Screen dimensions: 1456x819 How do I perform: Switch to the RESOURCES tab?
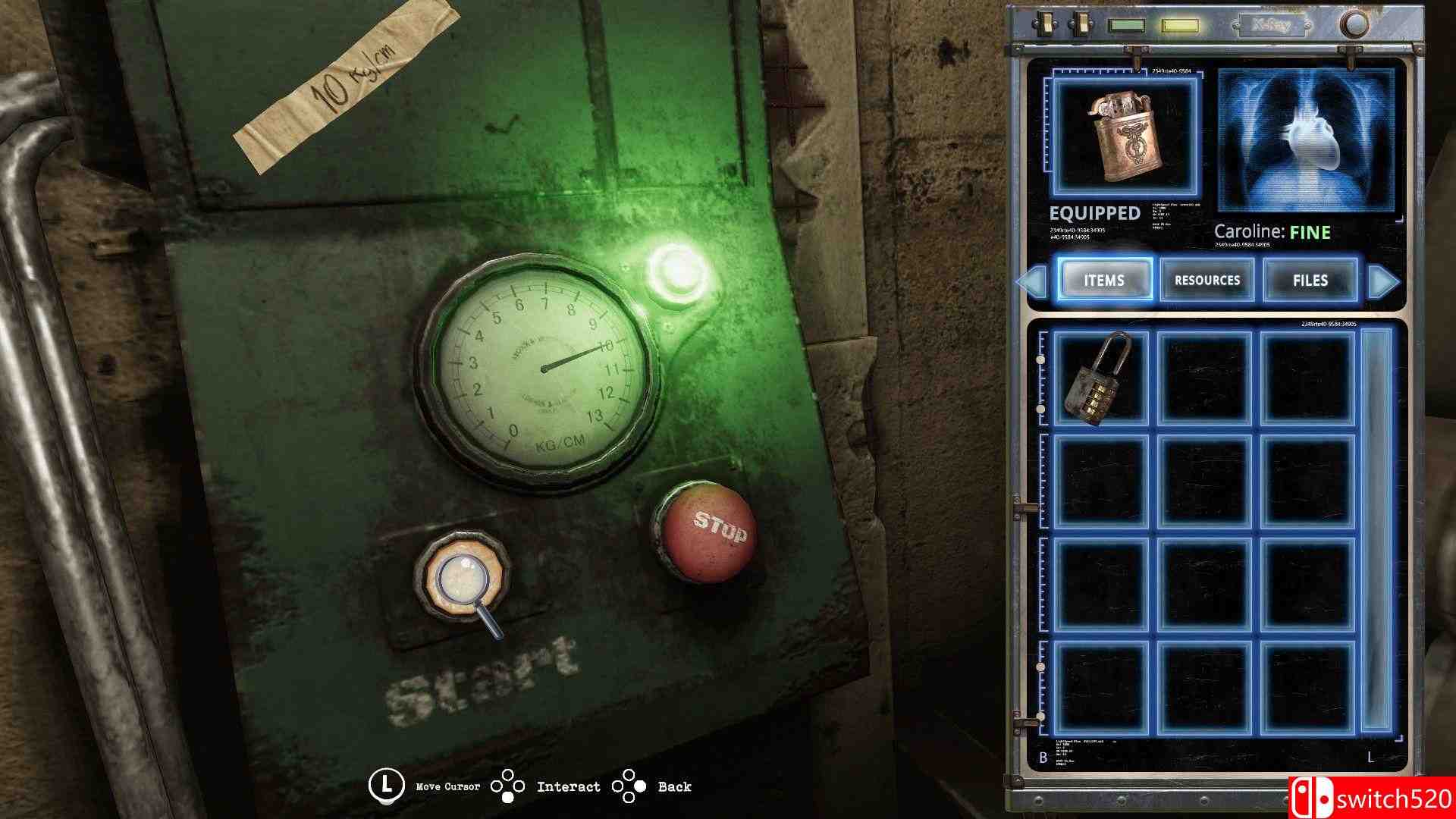1206,281
